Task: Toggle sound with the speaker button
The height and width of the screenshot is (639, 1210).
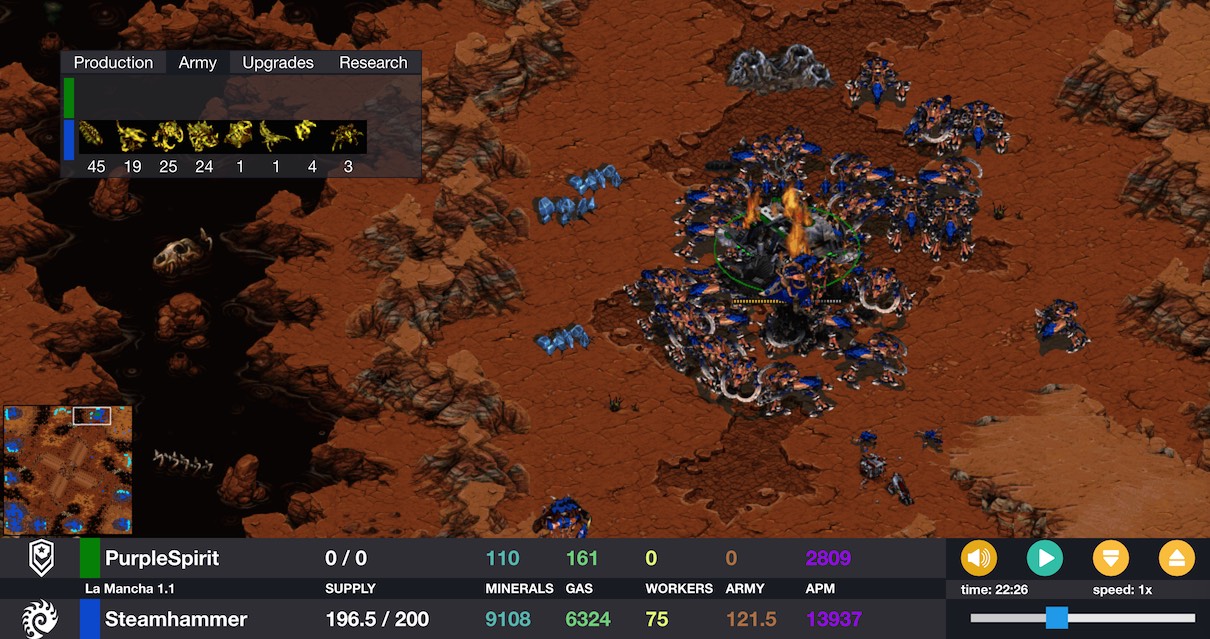Action: point(978,557)
